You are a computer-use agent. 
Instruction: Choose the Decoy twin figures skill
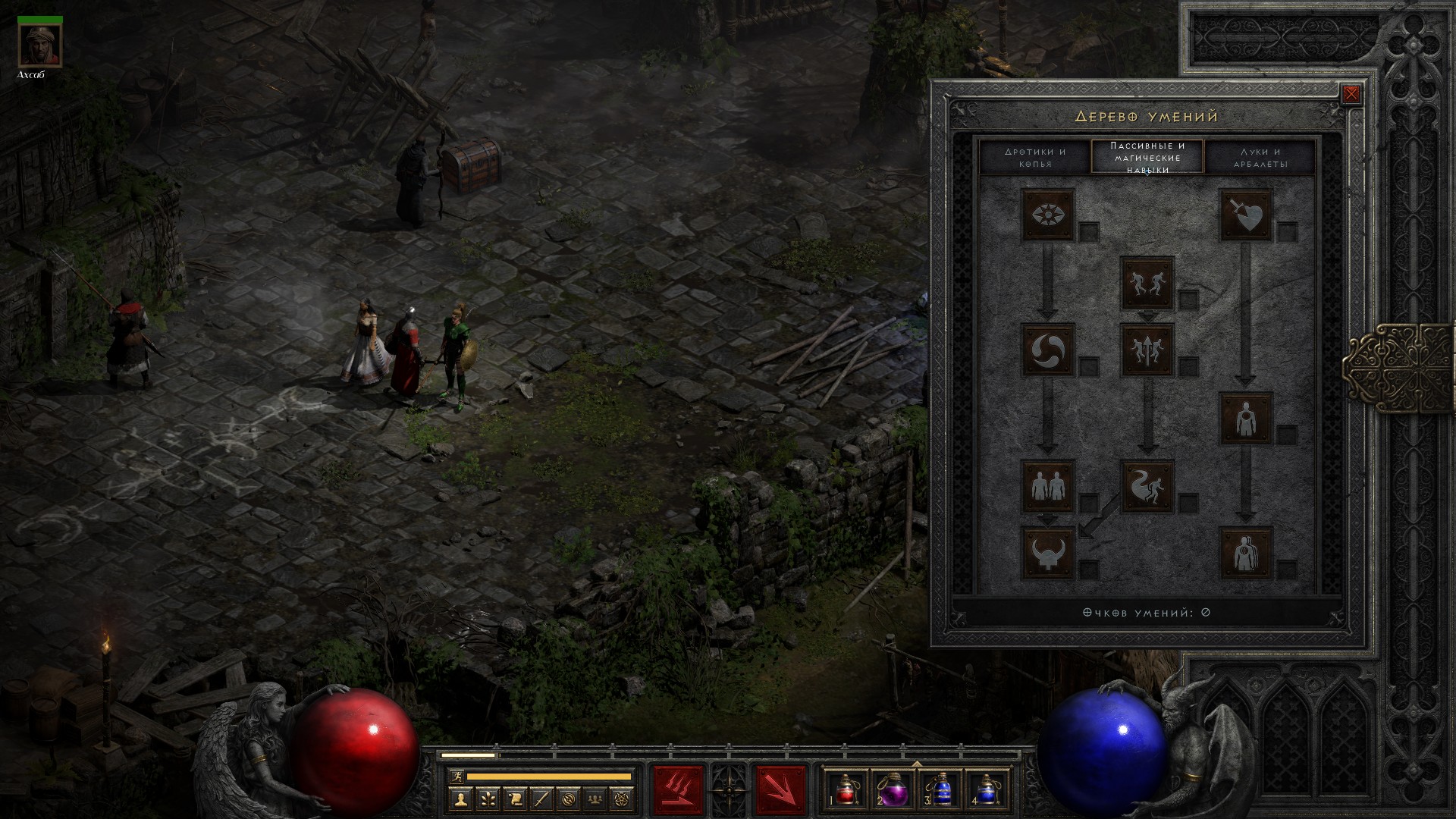click(1048, 485)
